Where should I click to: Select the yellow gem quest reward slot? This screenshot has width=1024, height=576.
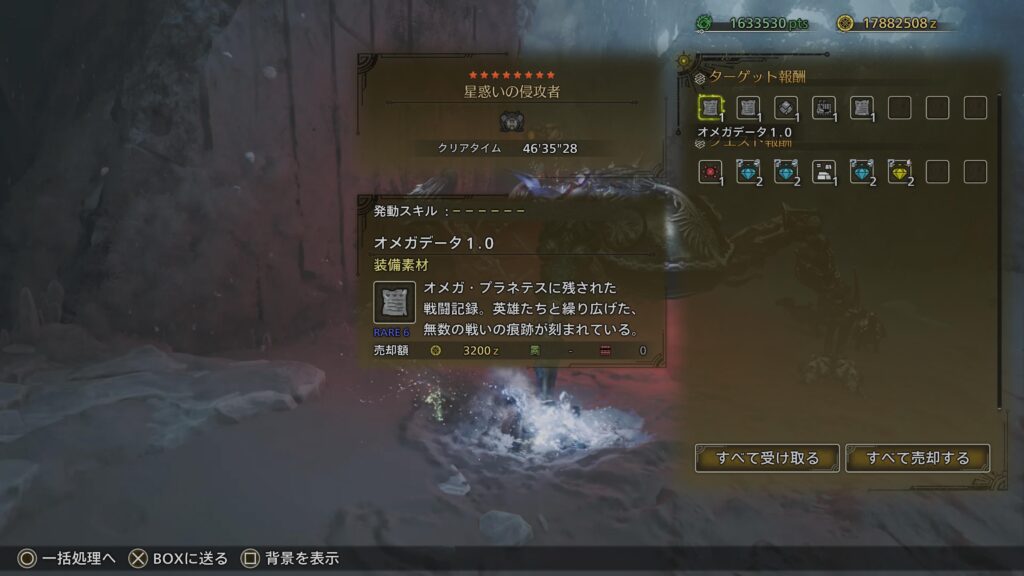click(x=899, y=171)
